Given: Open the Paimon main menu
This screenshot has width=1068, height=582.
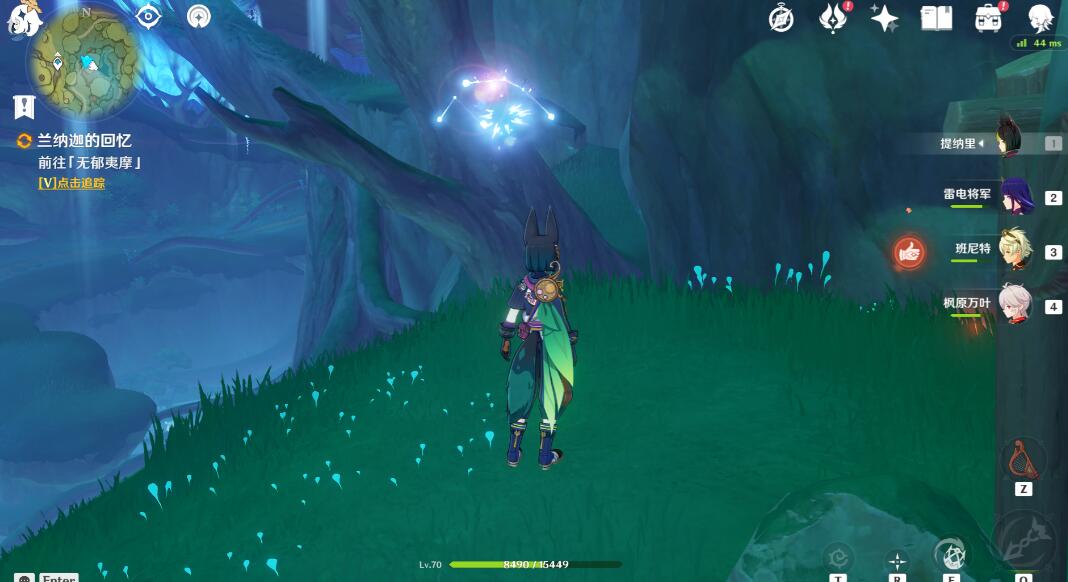Looking at the screenshot, I should [x=23, y=18].
